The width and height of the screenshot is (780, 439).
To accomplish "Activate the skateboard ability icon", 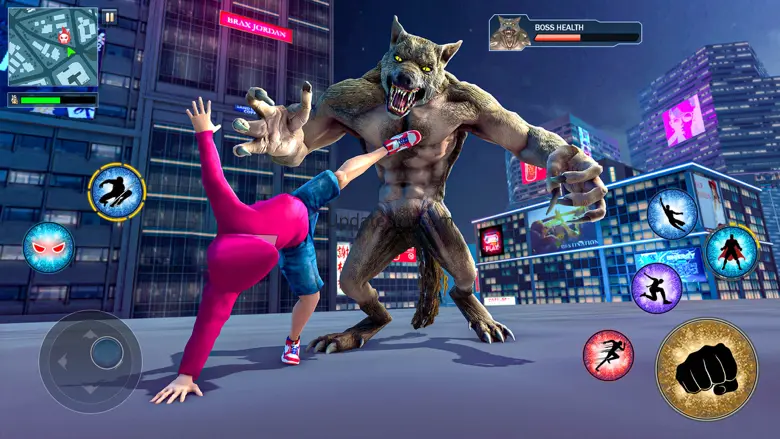I will click(117, 192).
